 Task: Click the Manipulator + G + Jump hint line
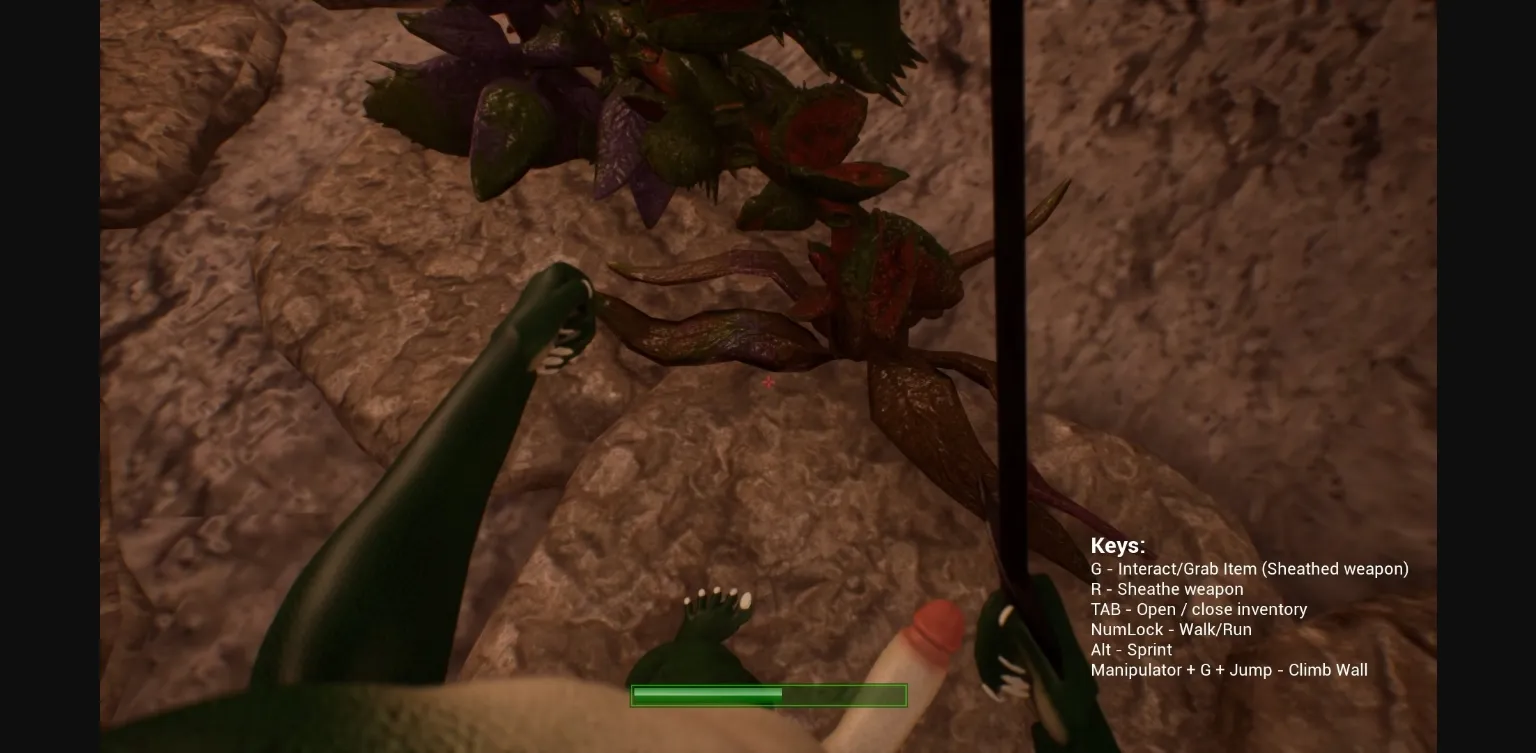coord(1229,670)
